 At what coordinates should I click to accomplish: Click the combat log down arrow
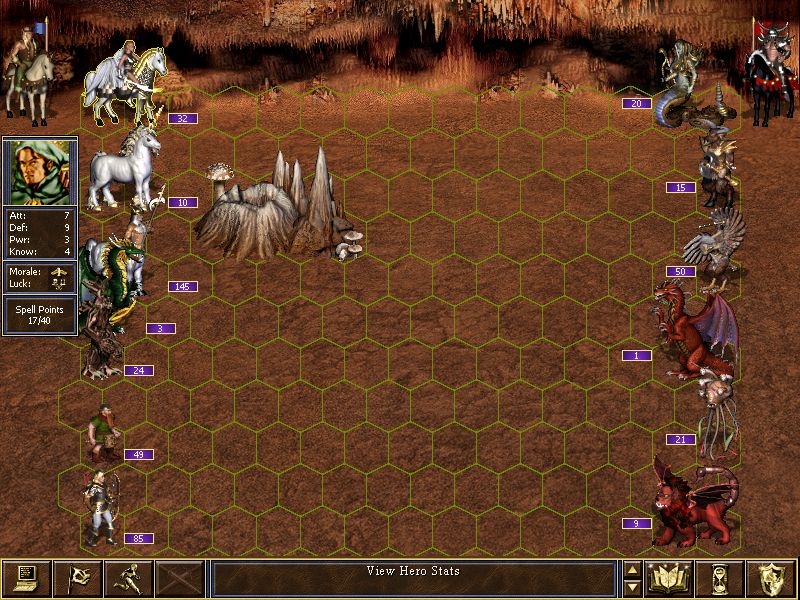(632, 588)
